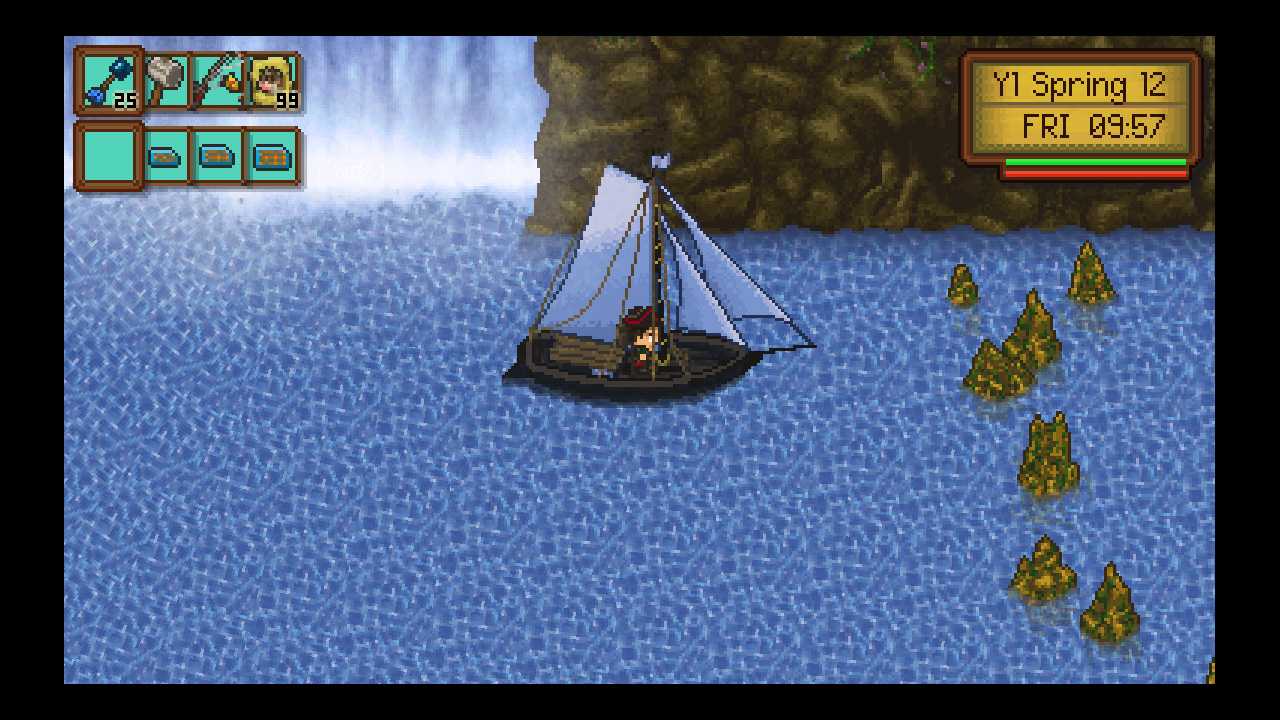Select the first wrapped fish item in the lower row
The height and width of the screenshot is (720, 1280).
165,155
